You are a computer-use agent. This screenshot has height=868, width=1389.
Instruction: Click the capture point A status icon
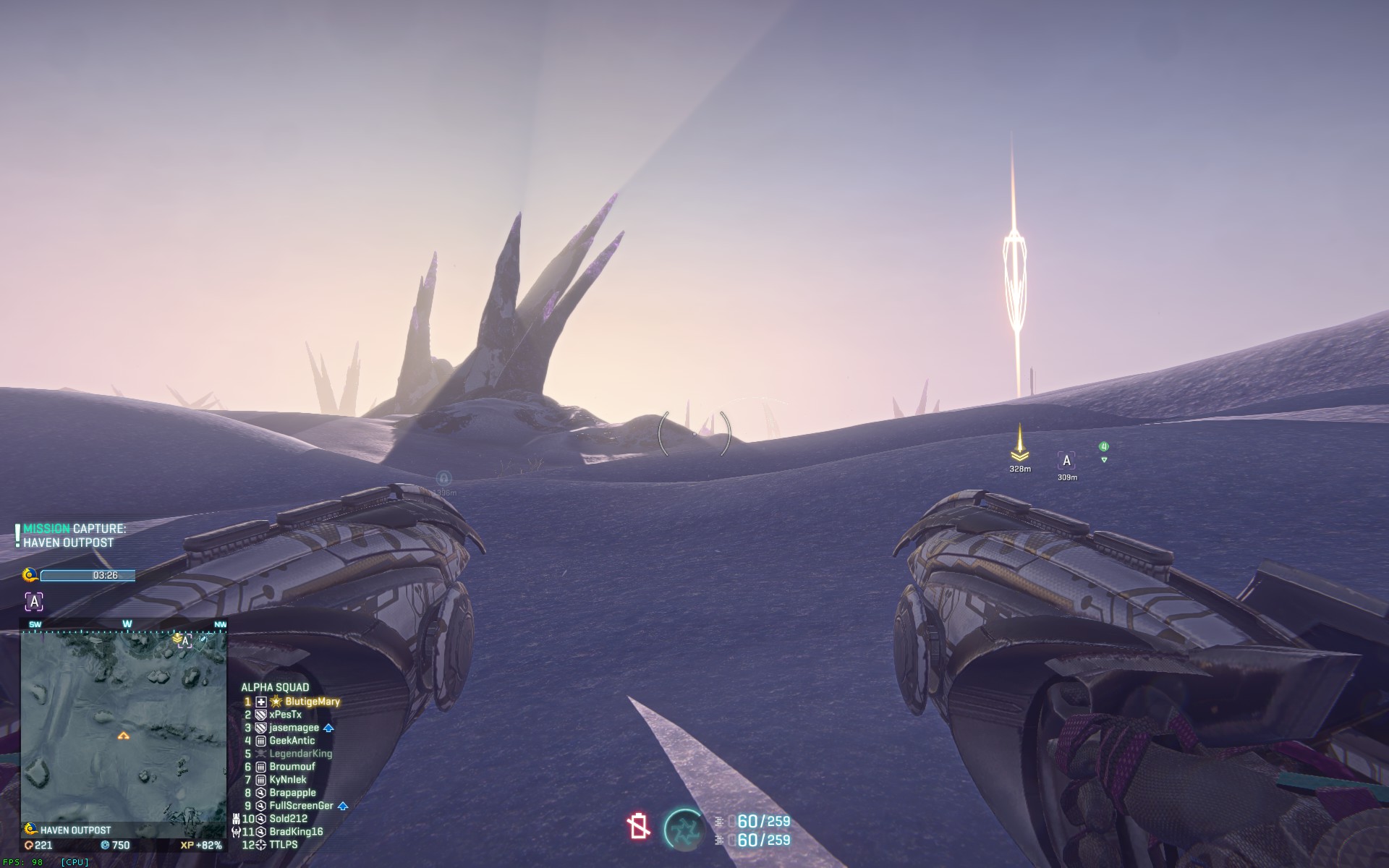tap(34, 601)
